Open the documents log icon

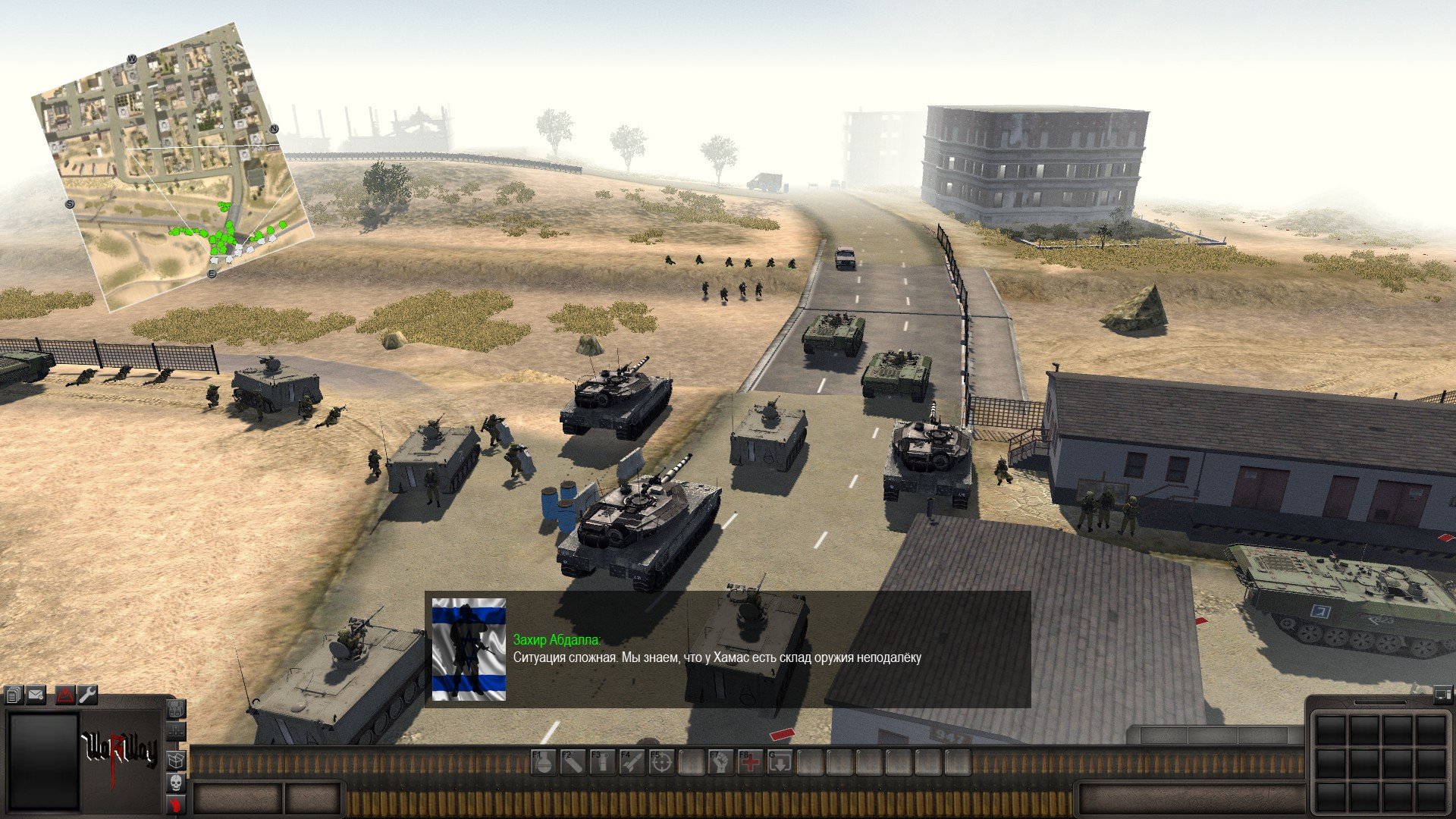14,695
